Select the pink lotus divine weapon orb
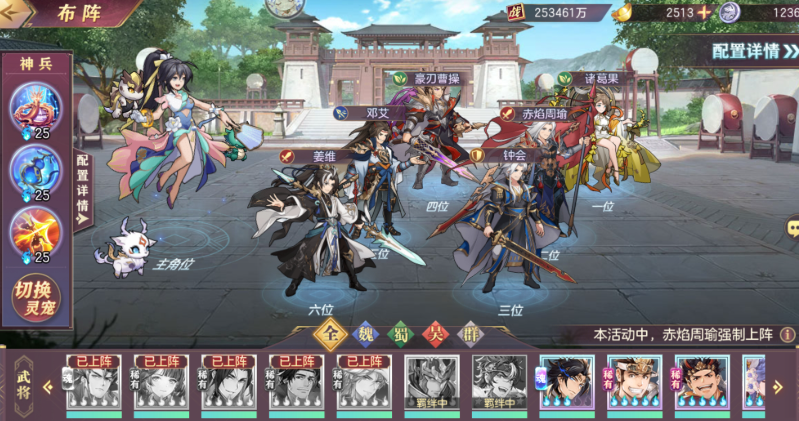799x421 pixels. (35, 107)
